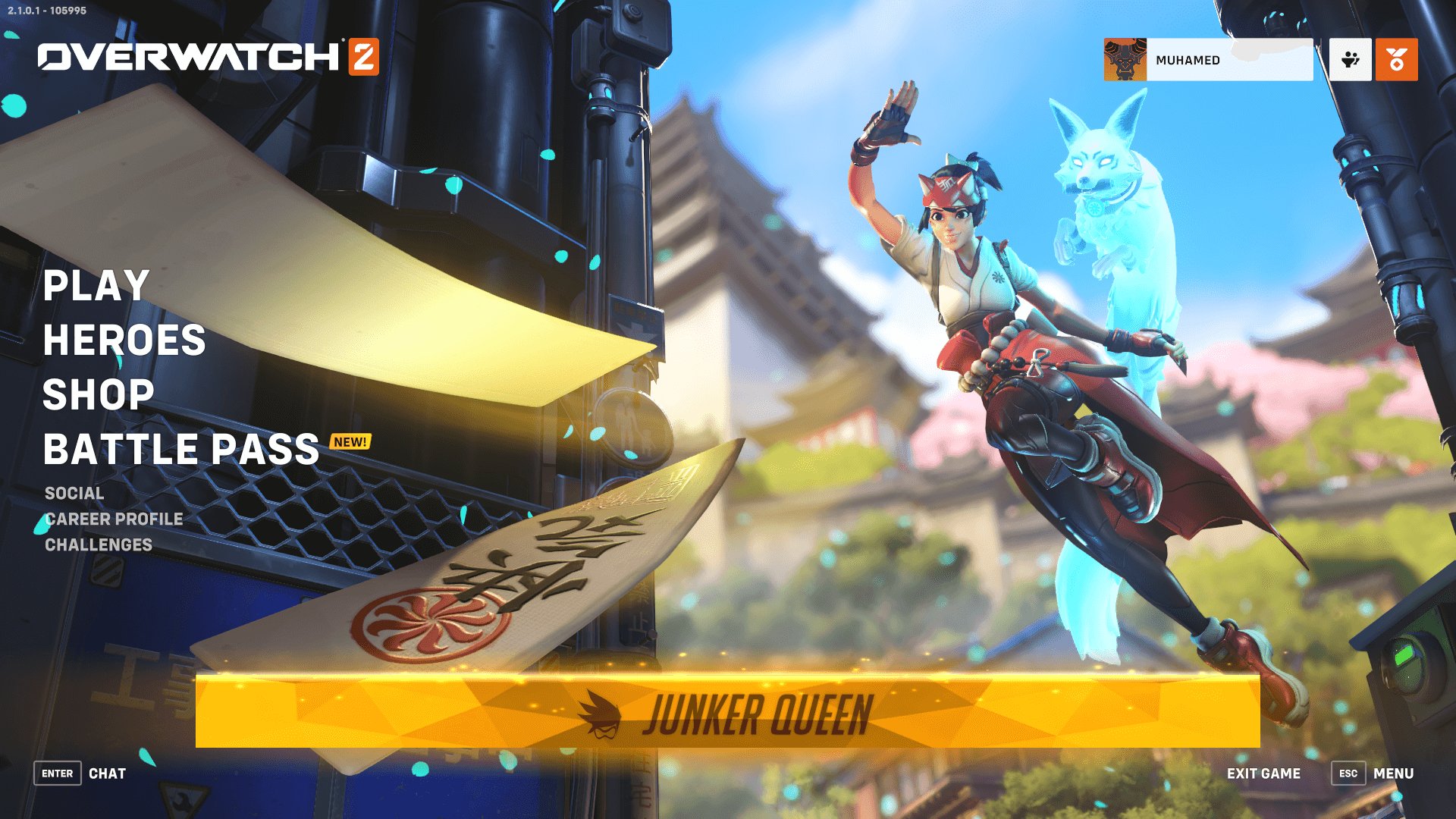The height and width of the screenshot is (819, 1456).
Task: Open the SHOP menu entry
Action: (98, 395)
